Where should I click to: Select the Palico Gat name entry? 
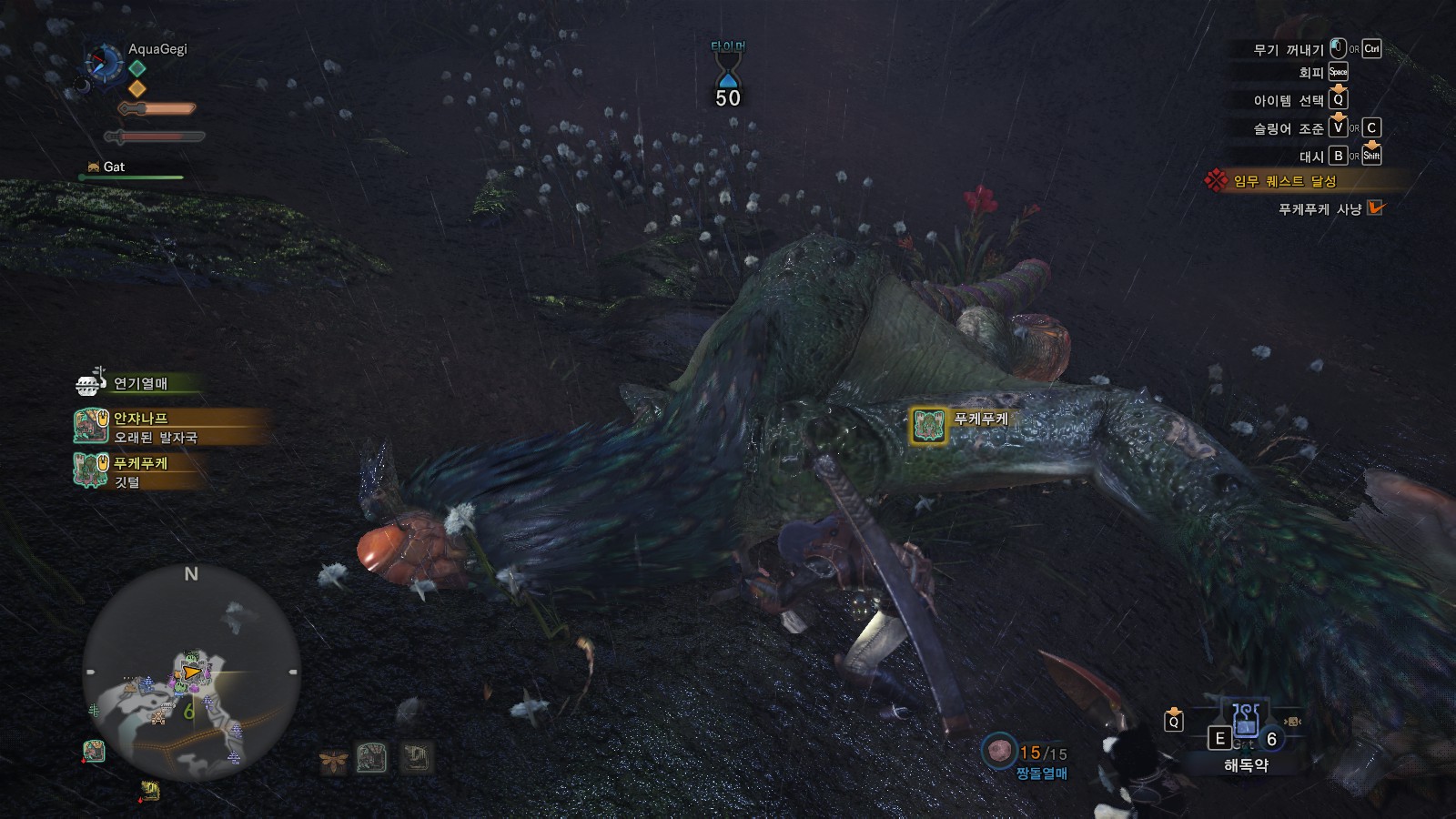pos(114,167)
